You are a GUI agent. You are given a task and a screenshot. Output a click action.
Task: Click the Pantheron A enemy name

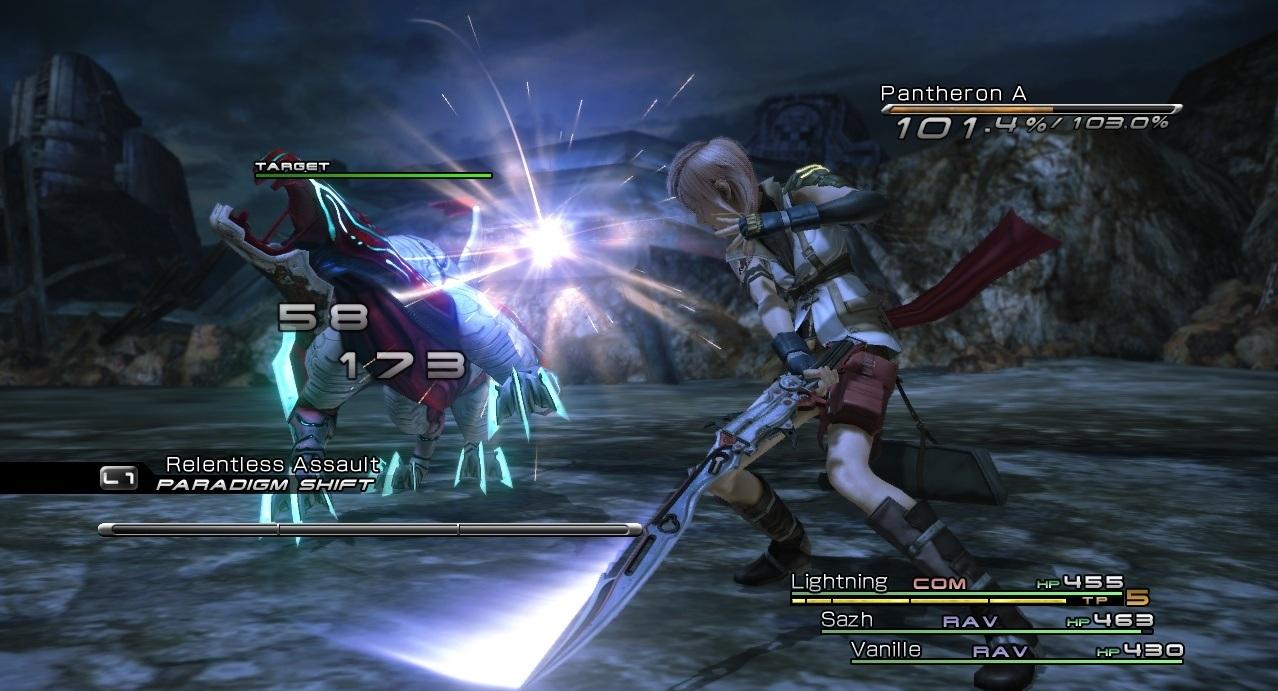[953, 93]
